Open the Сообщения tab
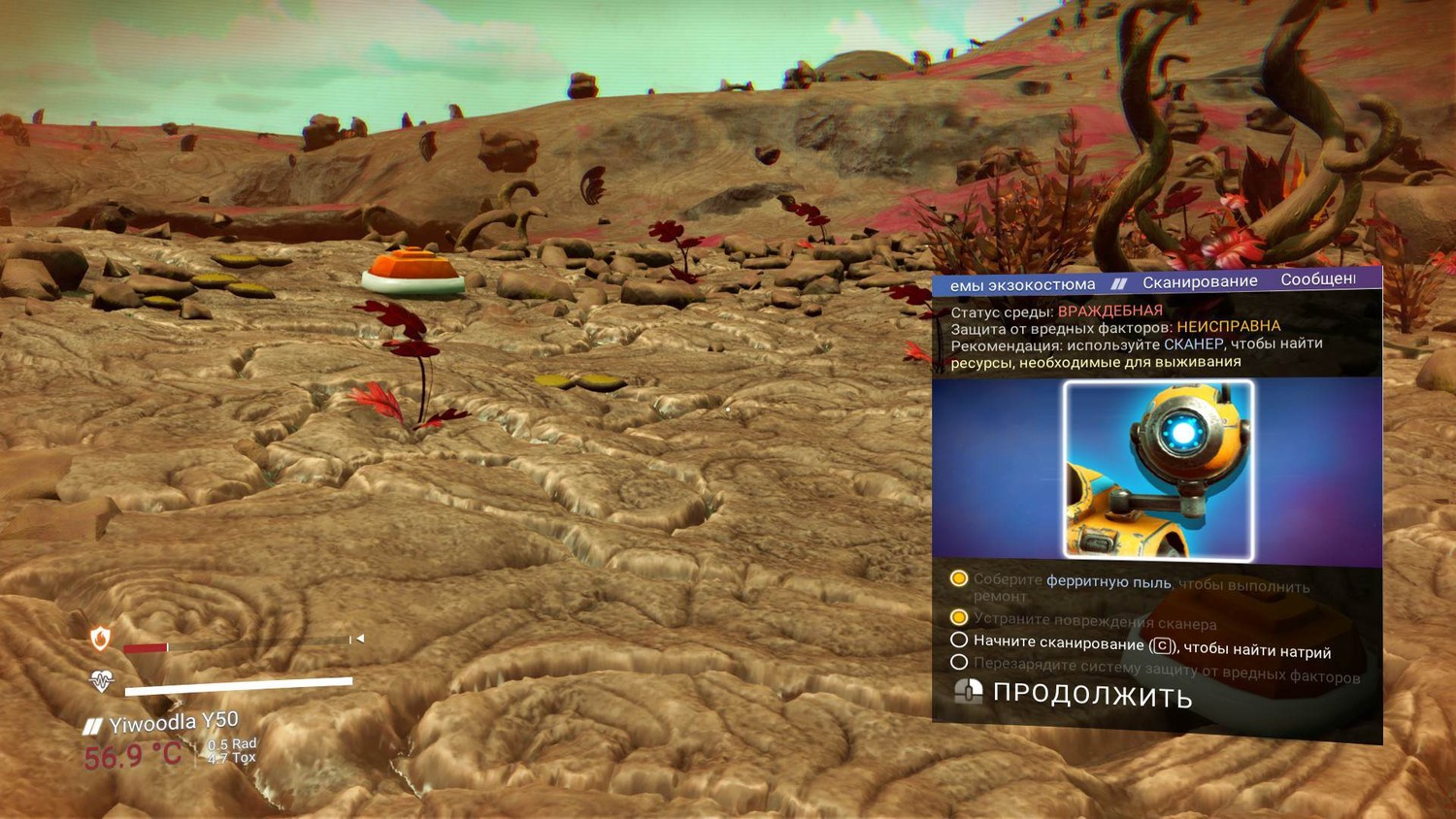This screenshot has height=819, width=1456. click(x=1317, y=279)
